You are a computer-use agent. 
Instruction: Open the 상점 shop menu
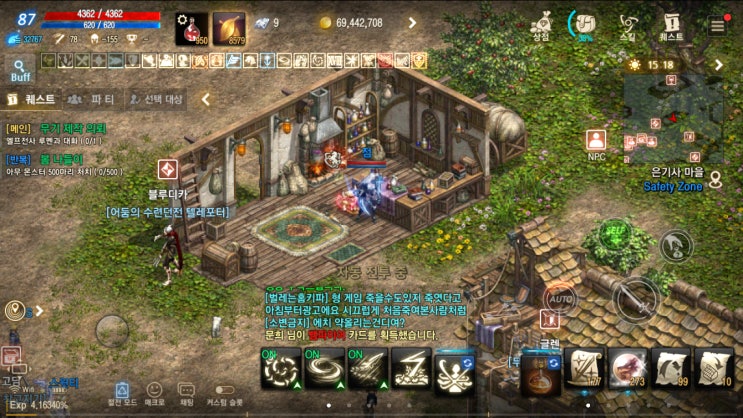[x=542, y=23]
